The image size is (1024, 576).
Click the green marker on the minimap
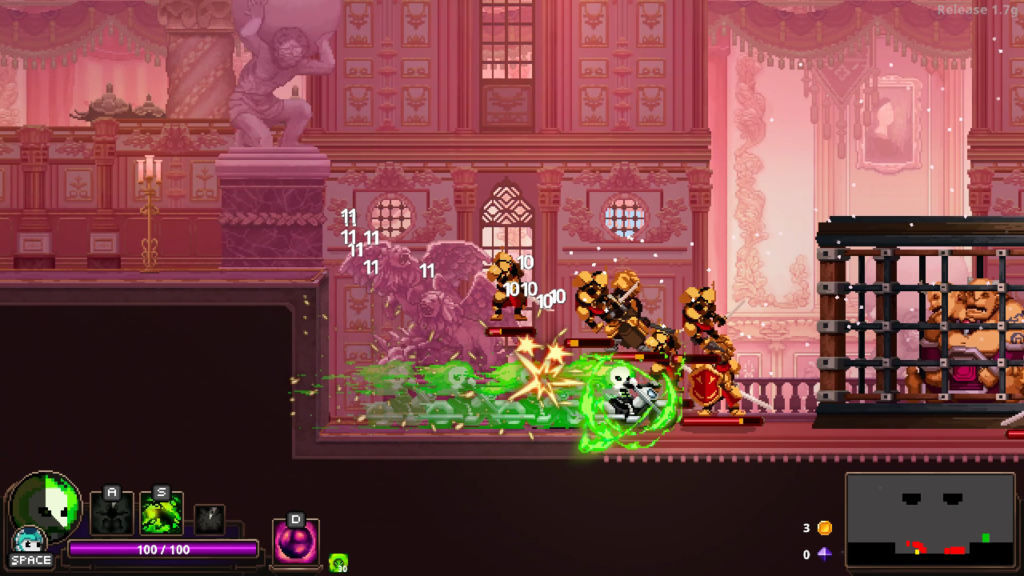pos(986,538)
